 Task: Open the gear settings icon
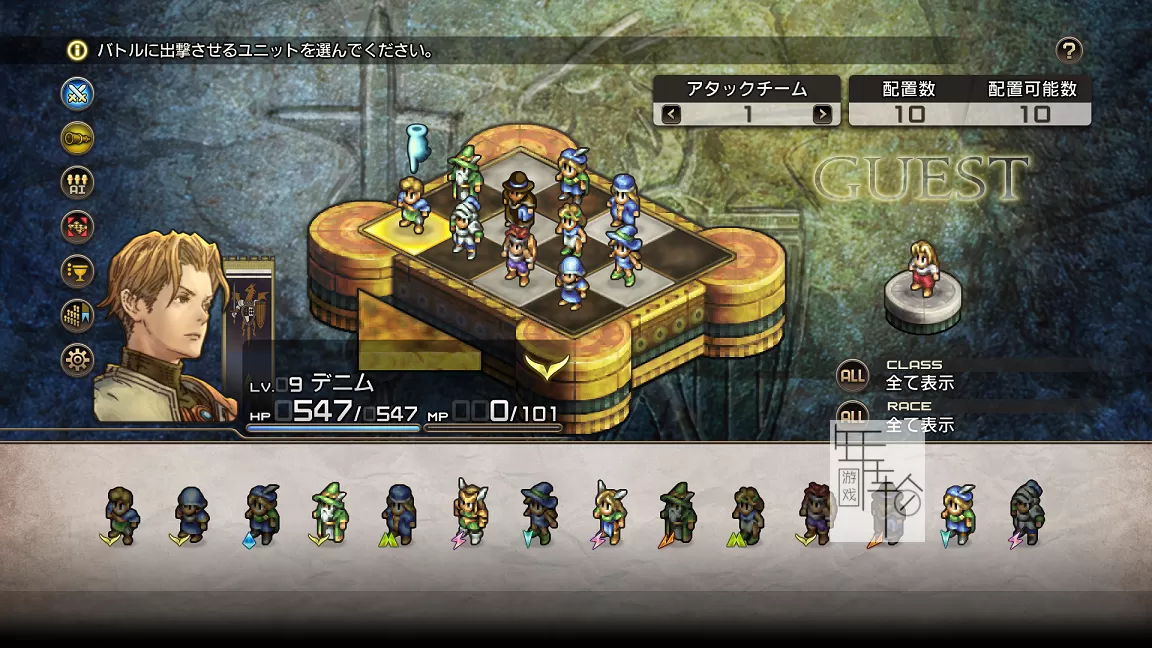(x=77, y=359)
